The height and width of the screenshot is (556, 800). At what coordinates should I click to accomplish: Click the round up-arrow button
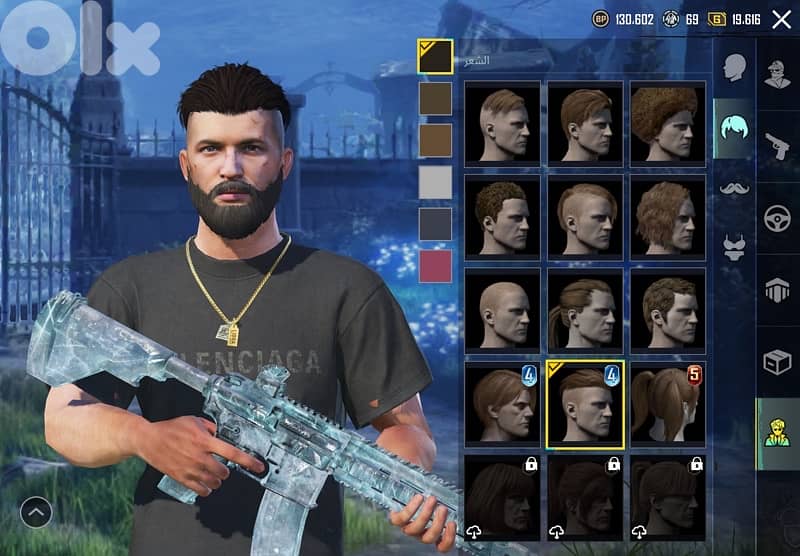click(x=36, y=513)
